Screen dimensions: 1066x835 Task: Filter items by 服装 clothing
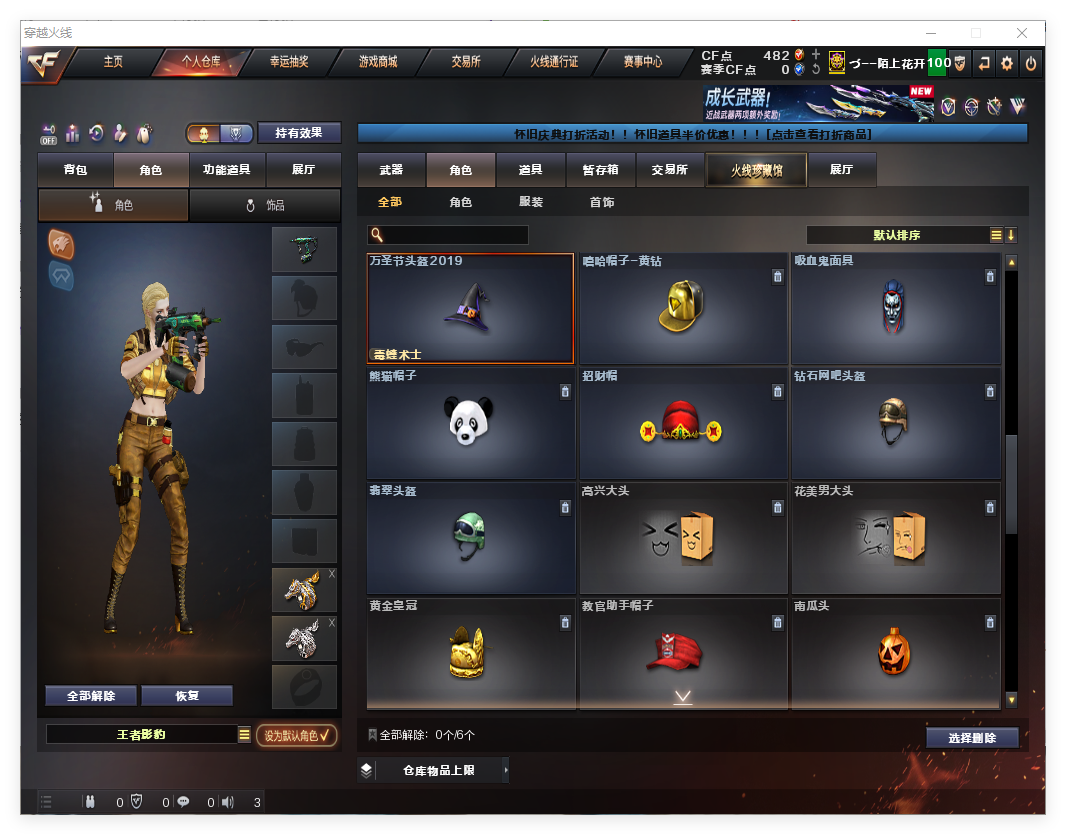(531, 202)
